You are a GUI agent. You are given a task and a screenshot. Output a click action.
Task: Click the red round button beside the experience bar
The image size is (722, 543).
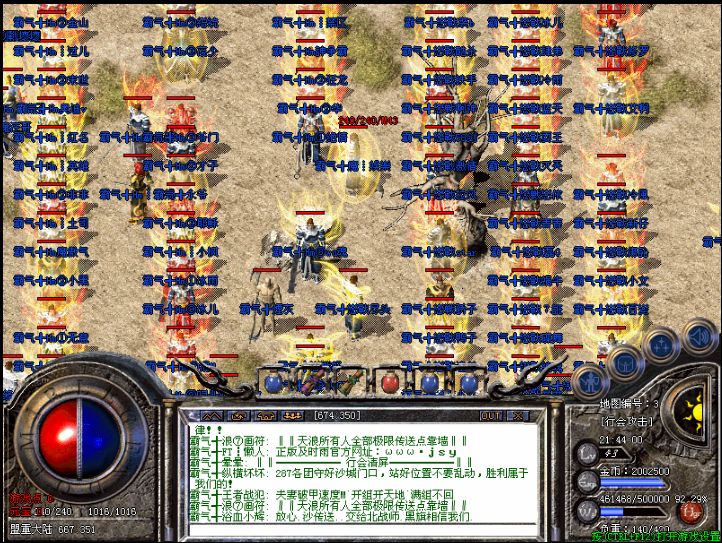point(690,511)
